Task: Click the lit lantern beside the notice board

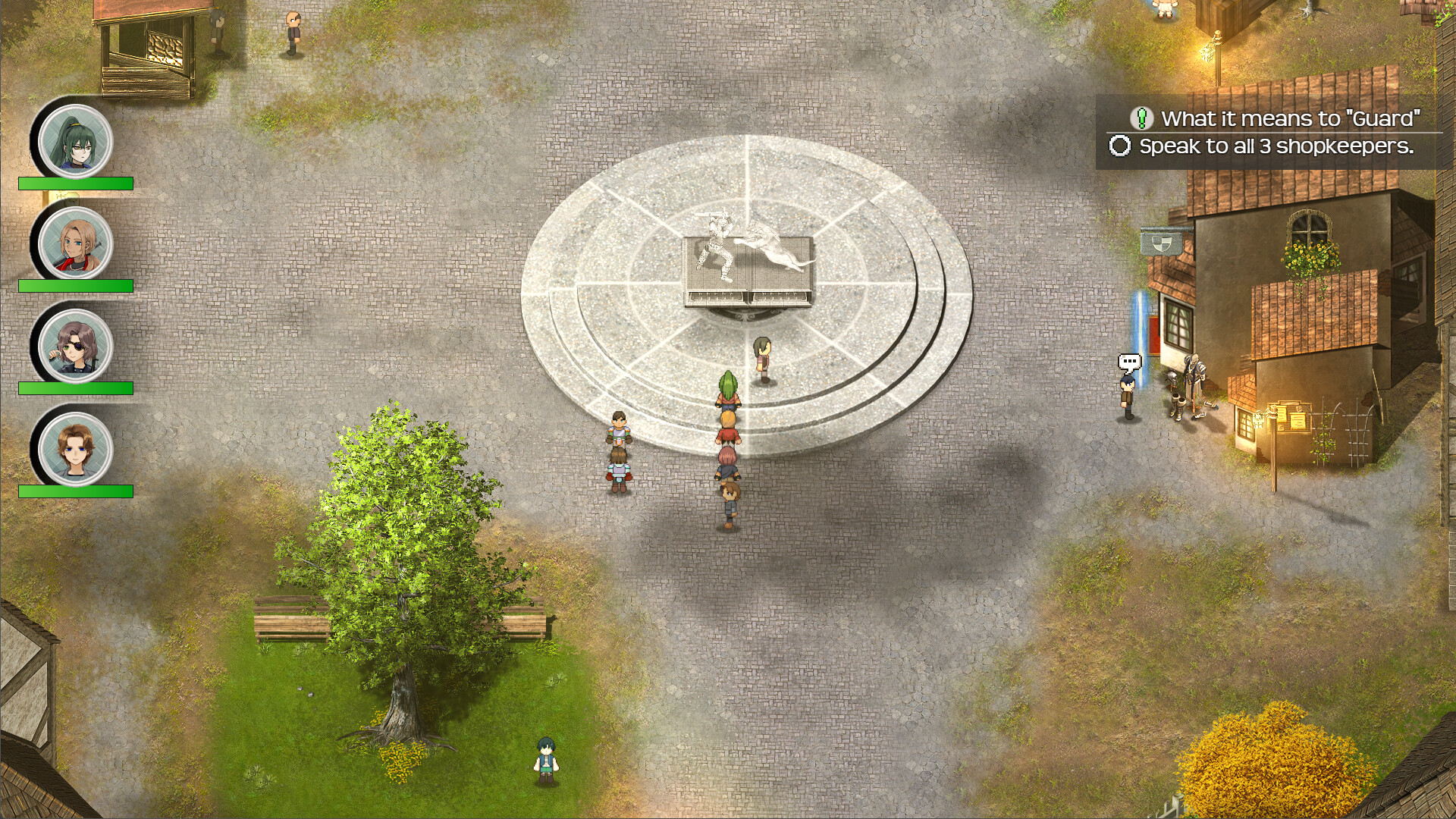Action: (1260, 419)
